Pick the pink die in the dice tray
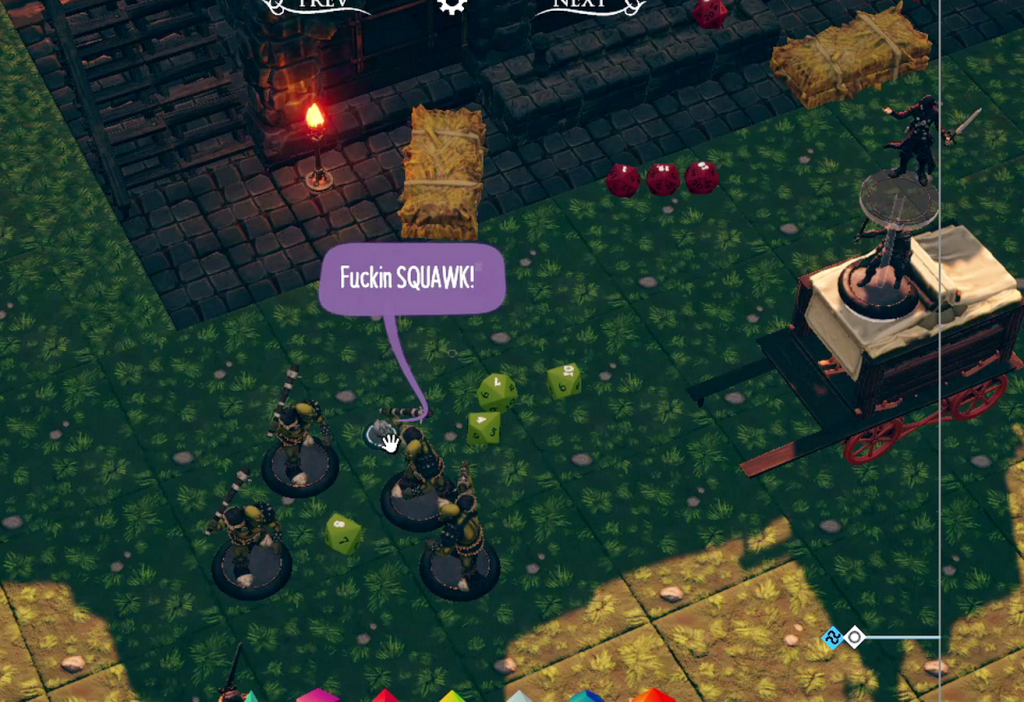The height and width of the screenshot is (702, 1024). pos(317,695)
